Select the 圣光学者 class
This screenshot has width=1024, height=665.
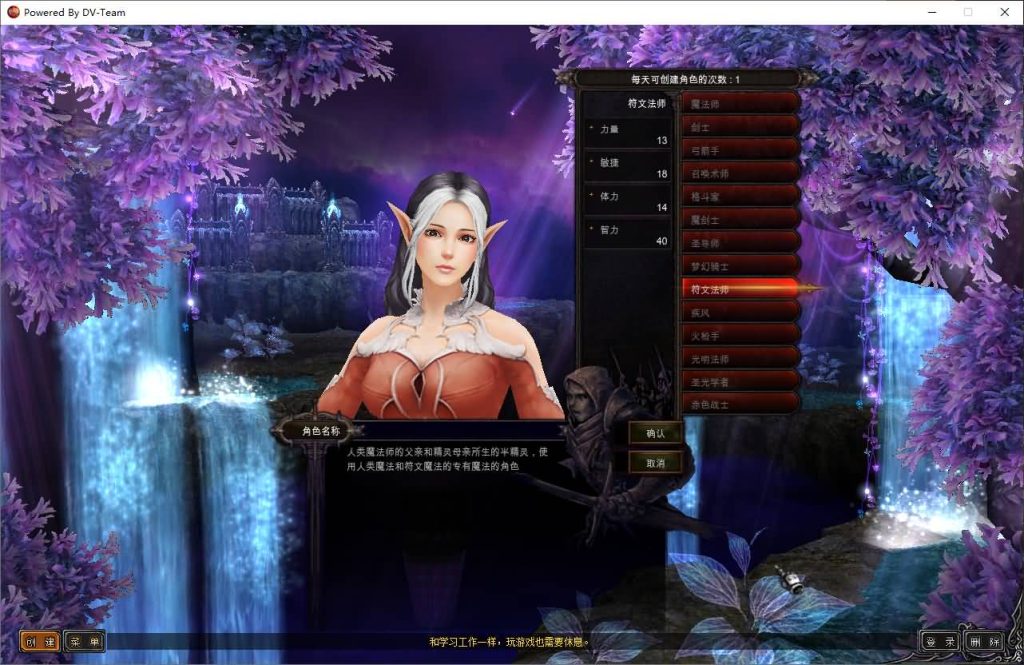pos(740,381)
